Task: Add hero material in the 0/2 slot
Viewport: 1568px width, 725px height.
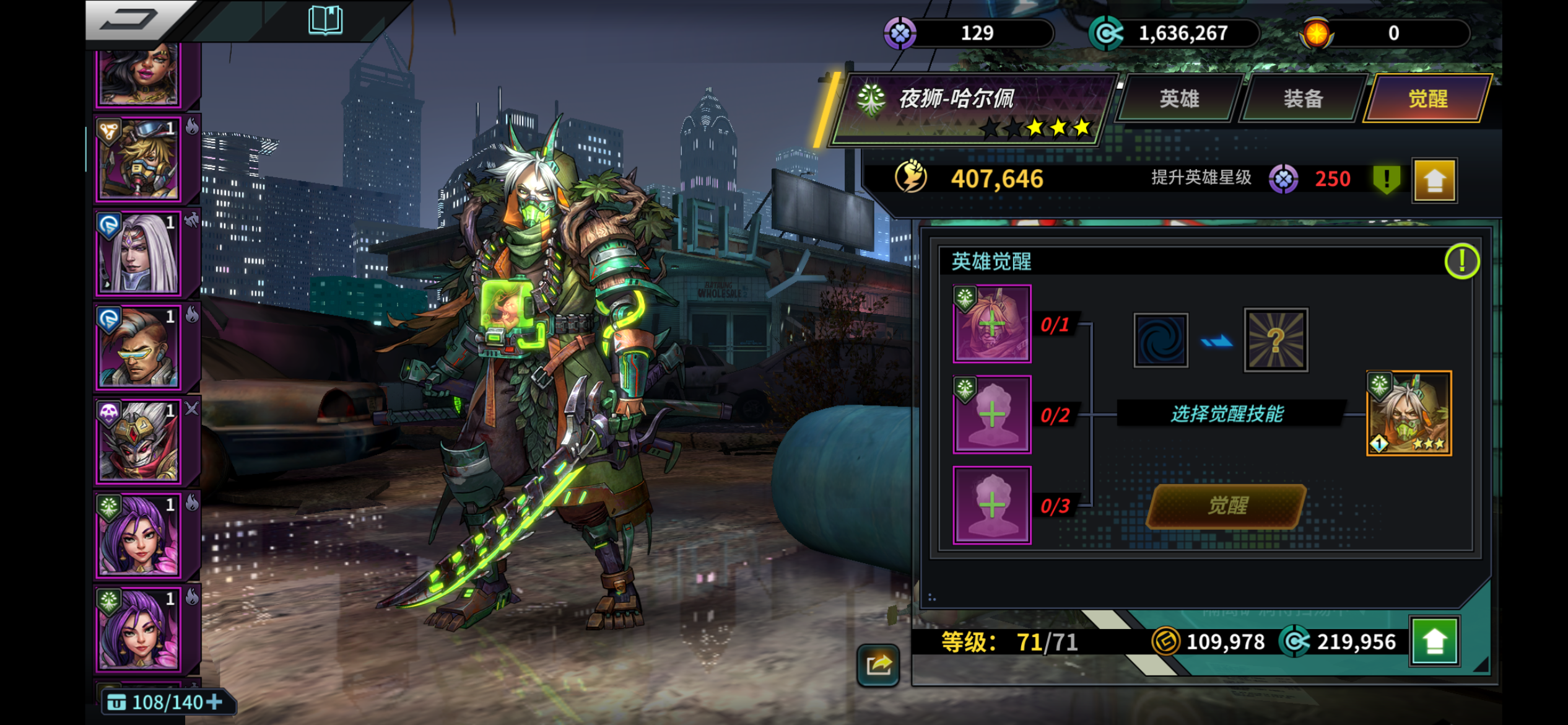Action: (x=991, y=414)
